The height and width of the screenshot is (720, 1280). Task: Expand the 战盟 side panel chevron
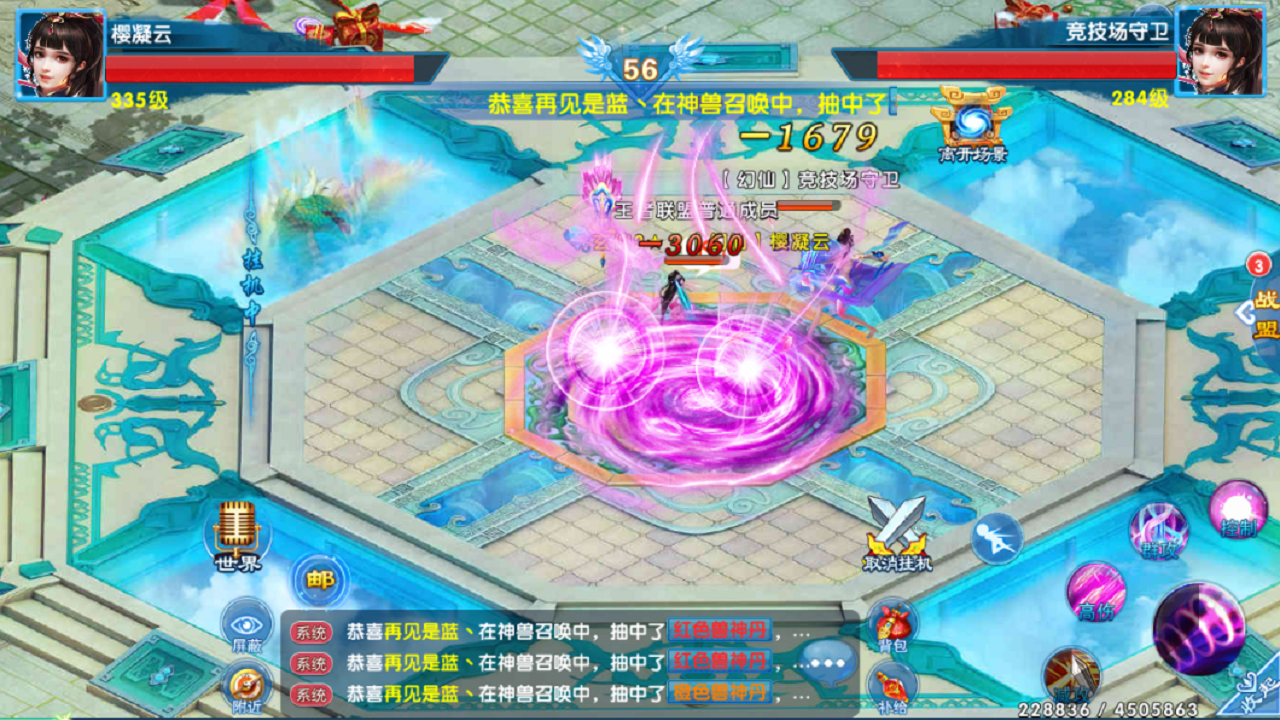[1246, 312]
